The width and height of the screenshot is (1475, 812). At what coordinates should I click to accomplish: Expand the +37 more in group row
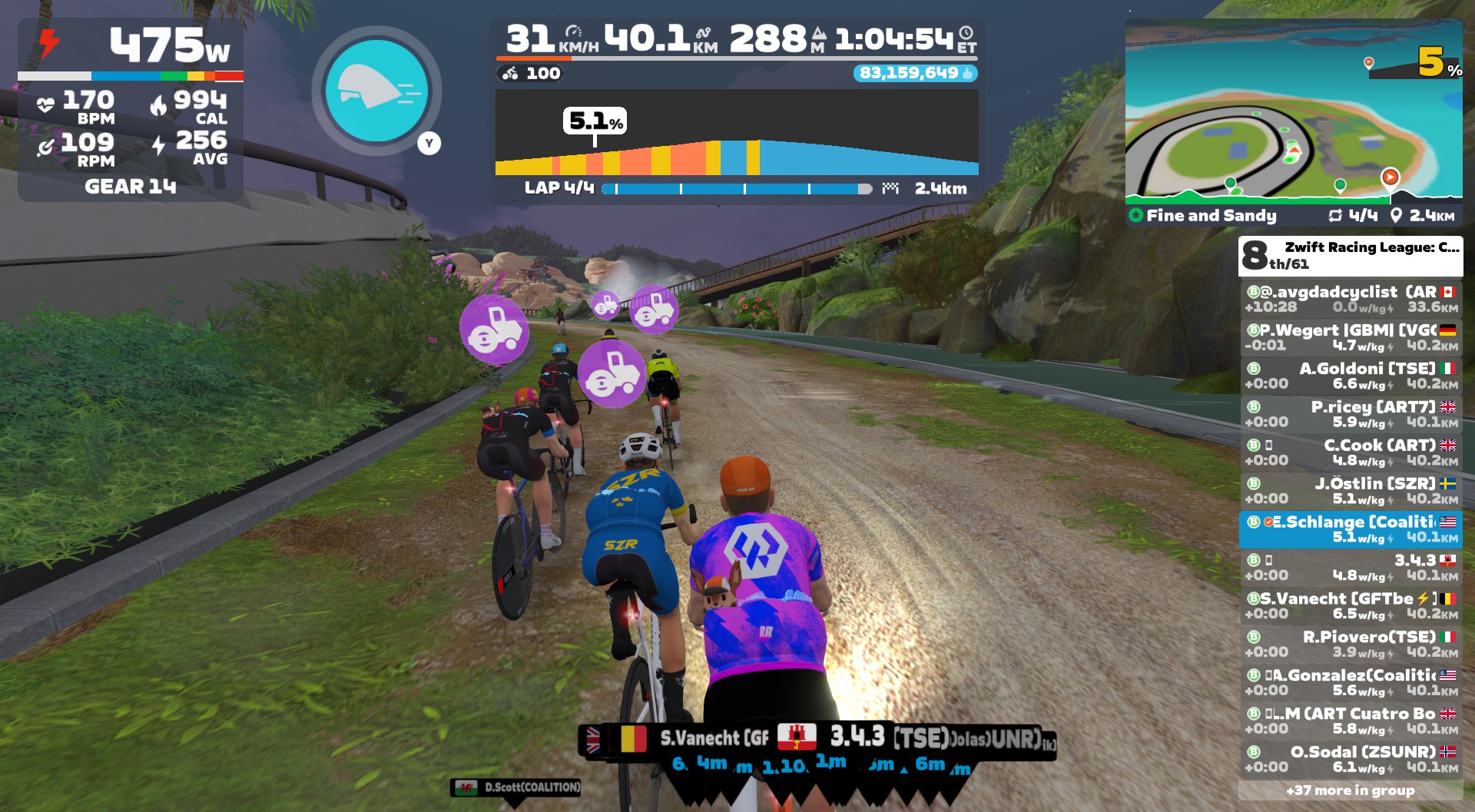[x=1350, y=790]
